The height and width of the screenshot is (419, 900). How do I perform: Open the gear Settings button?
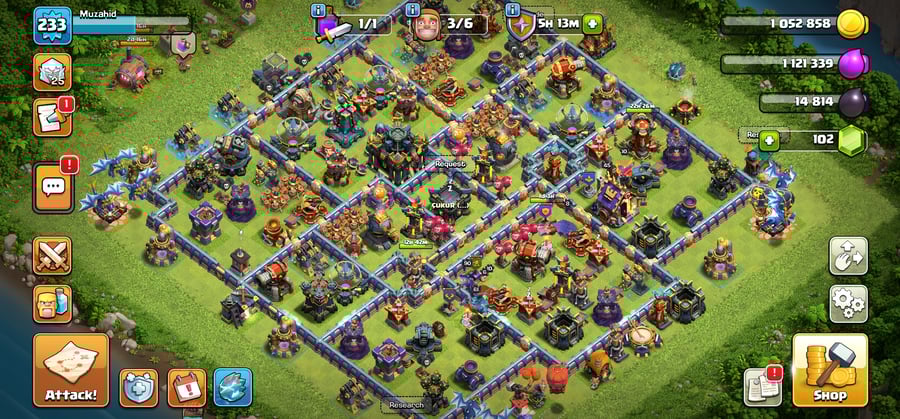click(848, 303)
